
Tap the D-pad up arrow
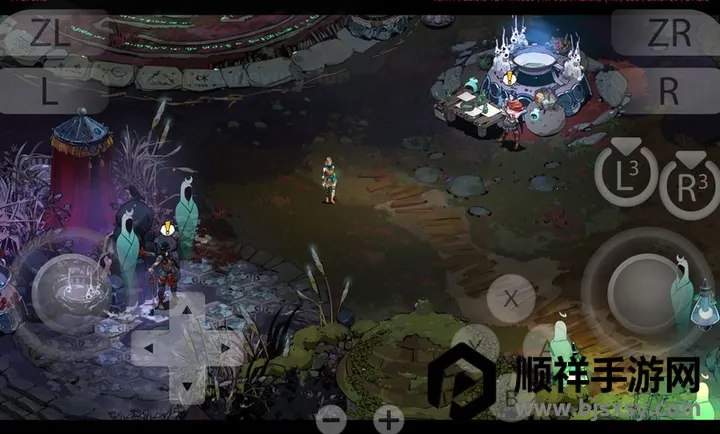point(186,311)
